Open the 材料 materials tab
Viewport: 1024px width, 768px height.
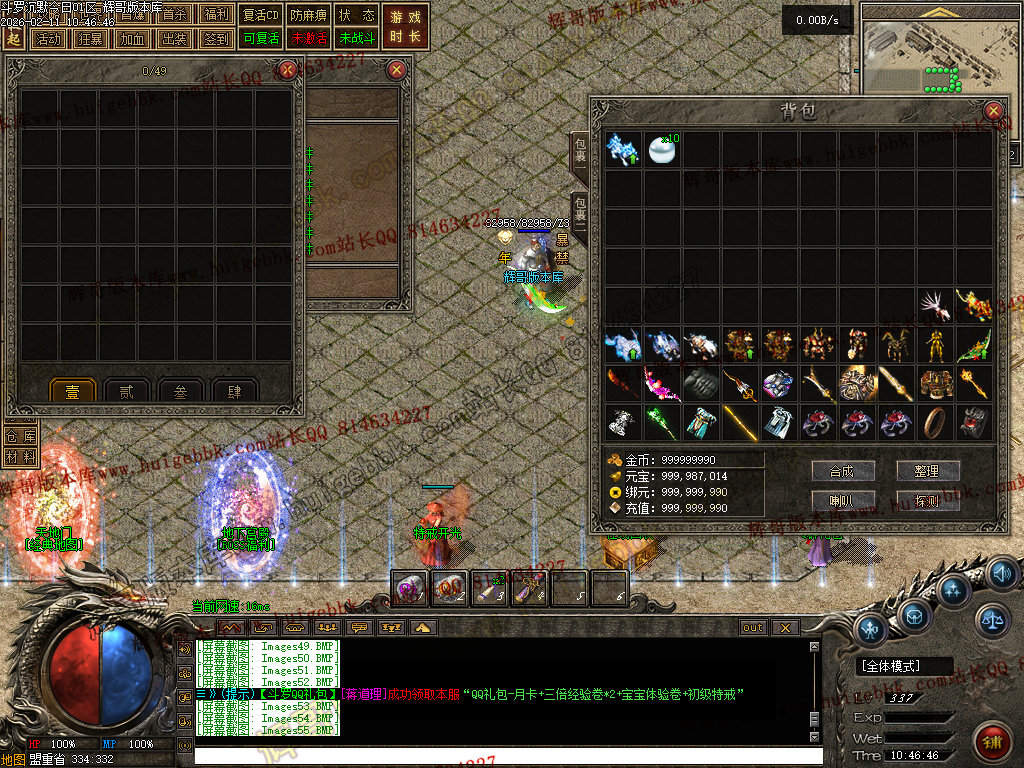(x=21, y=457)
